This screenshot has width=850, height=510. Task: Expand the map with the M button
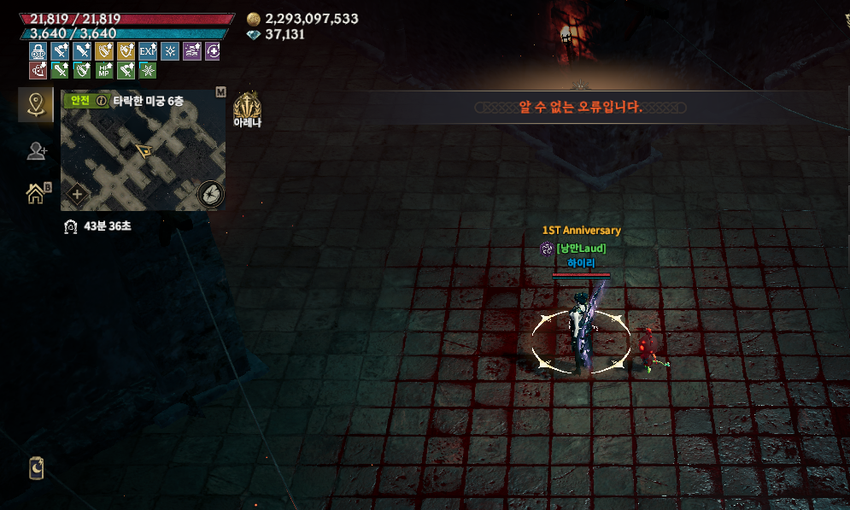(x=220, y=93)
